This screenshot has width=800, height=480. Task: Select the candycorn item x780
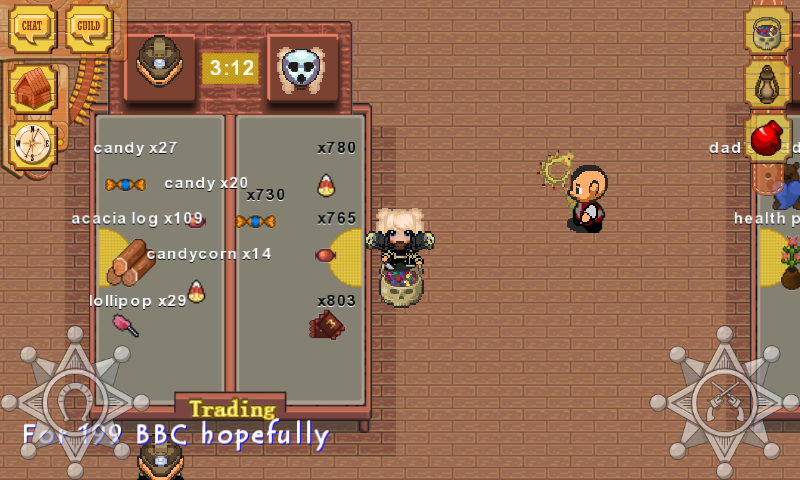326,184
